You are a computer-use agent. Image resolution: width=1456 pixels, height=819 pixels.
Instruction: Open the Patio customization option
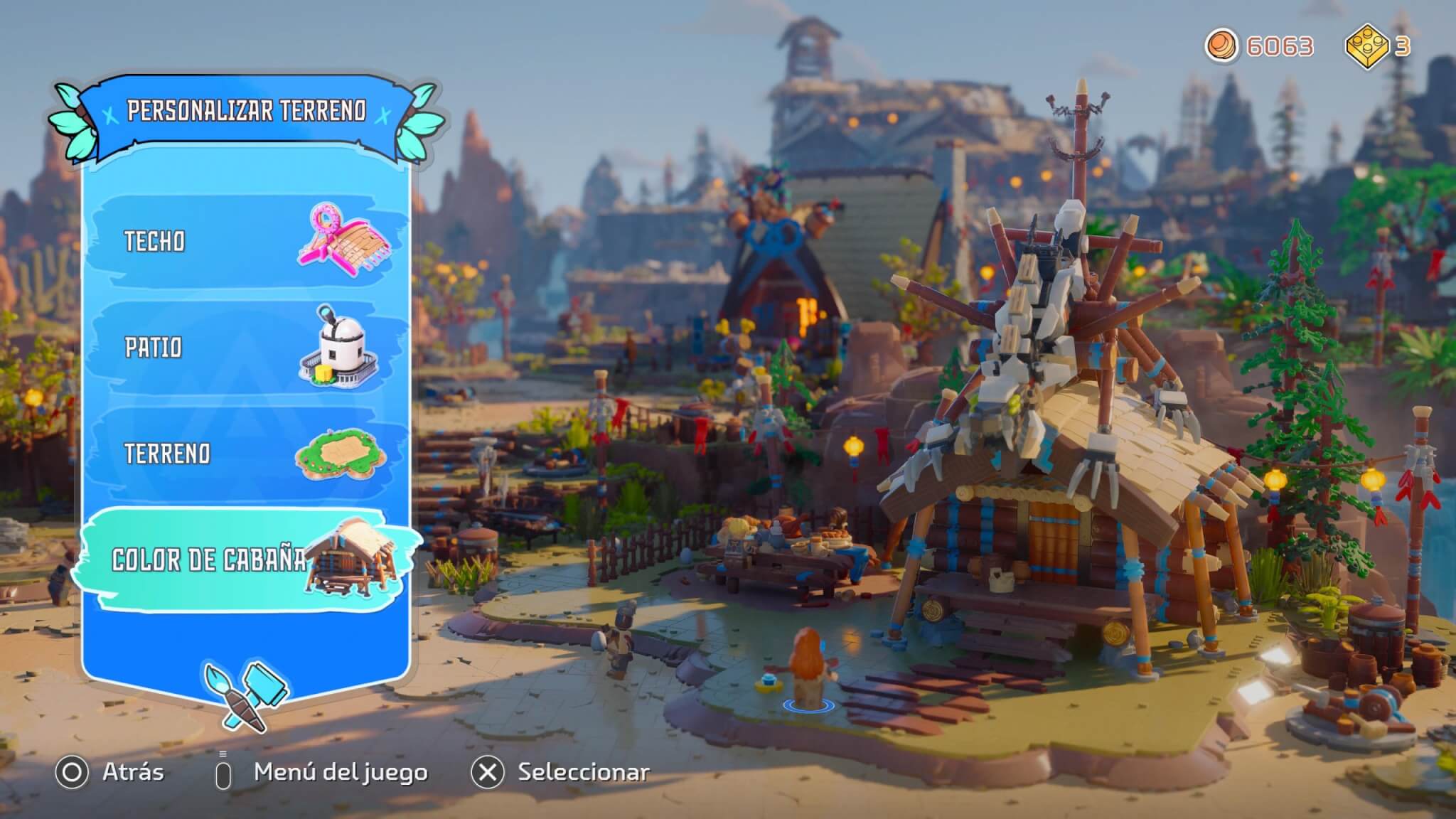245,348
